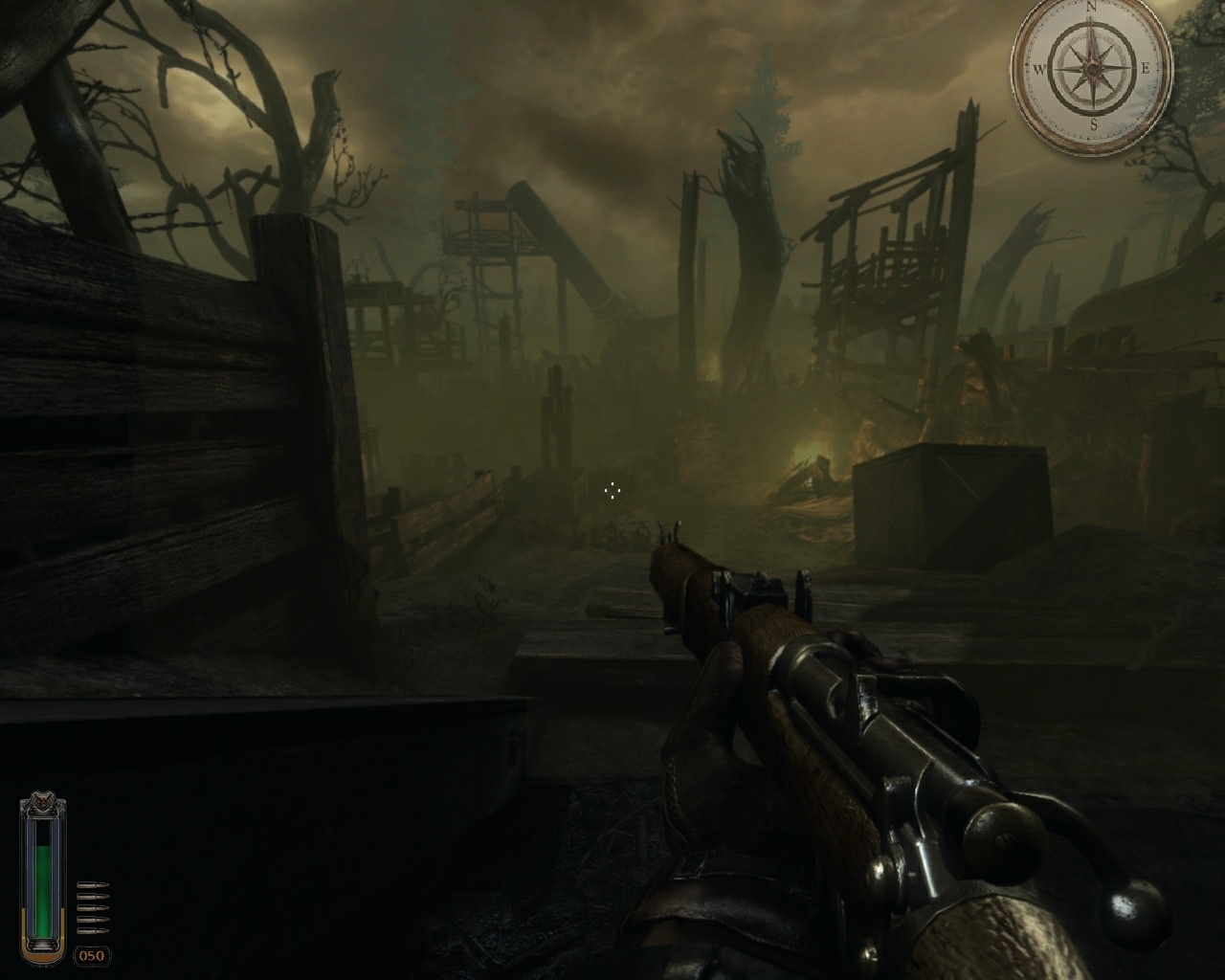Click the letter N on the compass
1225x980 pixels.
point(1092,8)
